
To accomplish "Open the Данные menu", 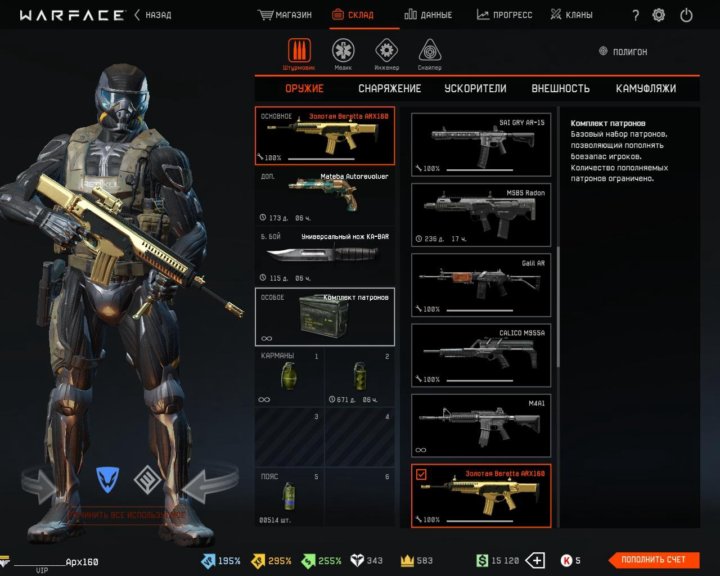I will pos(428,15).
